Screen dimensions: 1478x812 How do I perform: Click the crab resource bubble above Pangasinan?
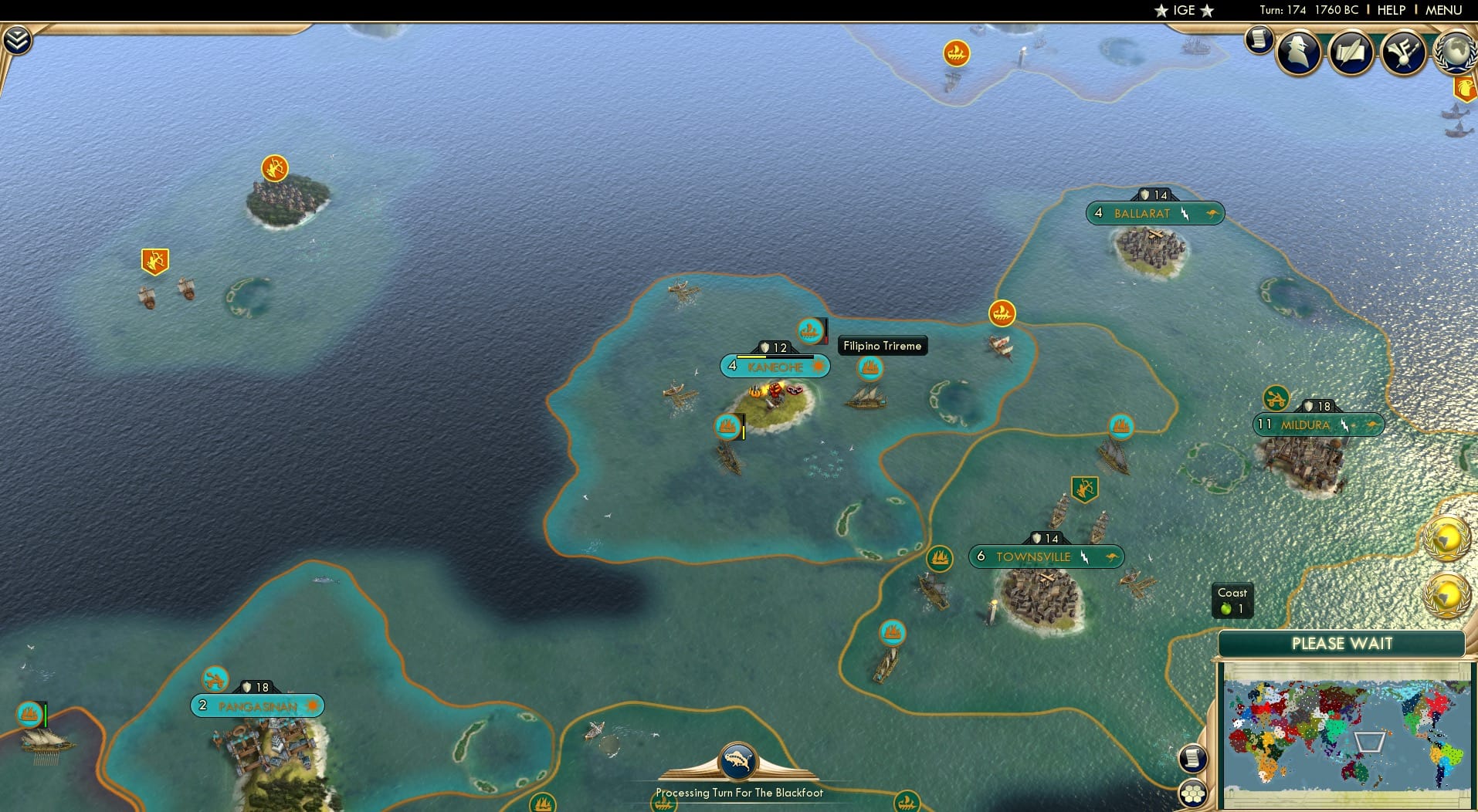point(214,680)
